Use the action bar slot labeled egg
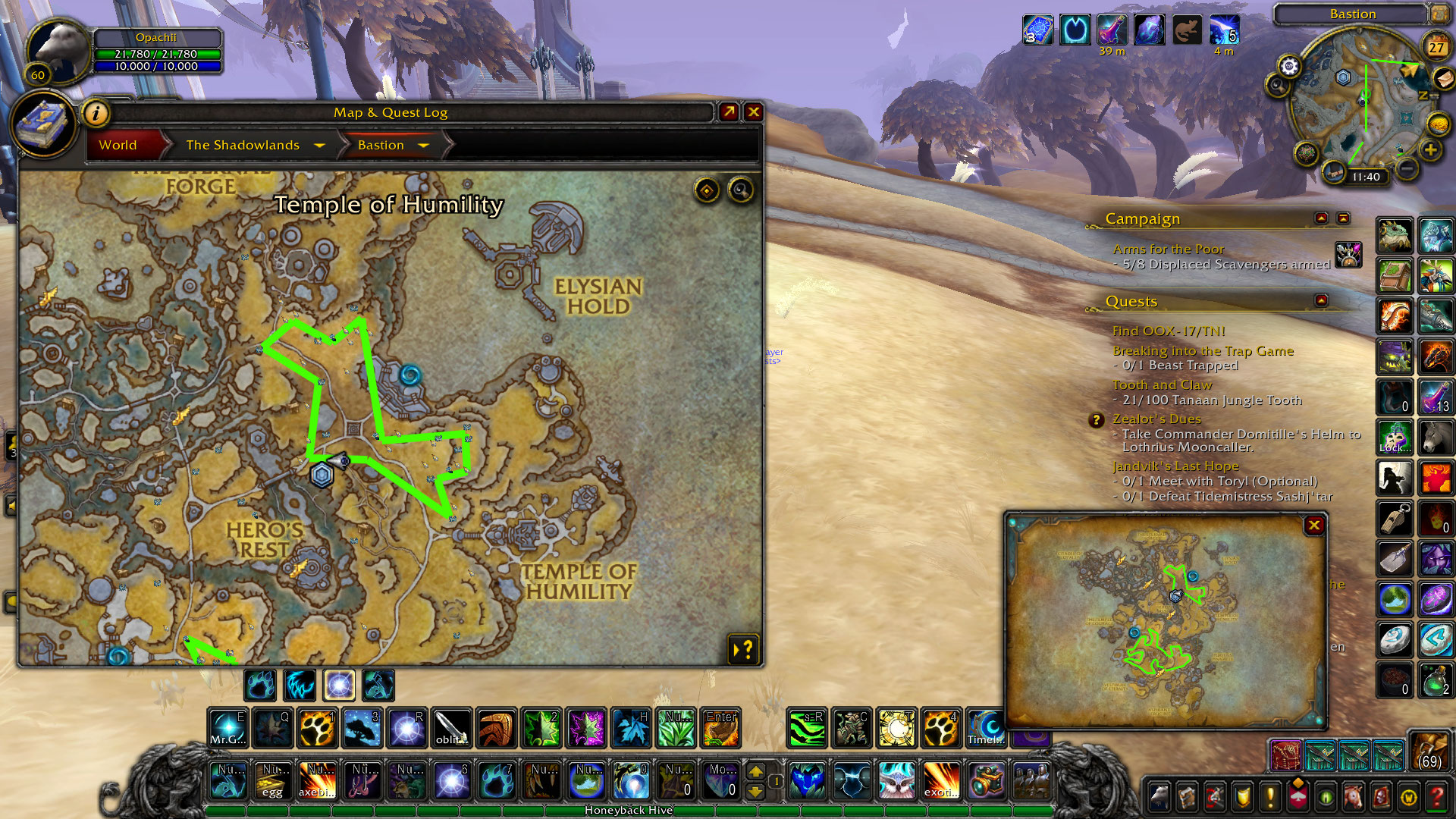Screen dimensions: 1456x819 pyautogui.click(x=272, y=780)
